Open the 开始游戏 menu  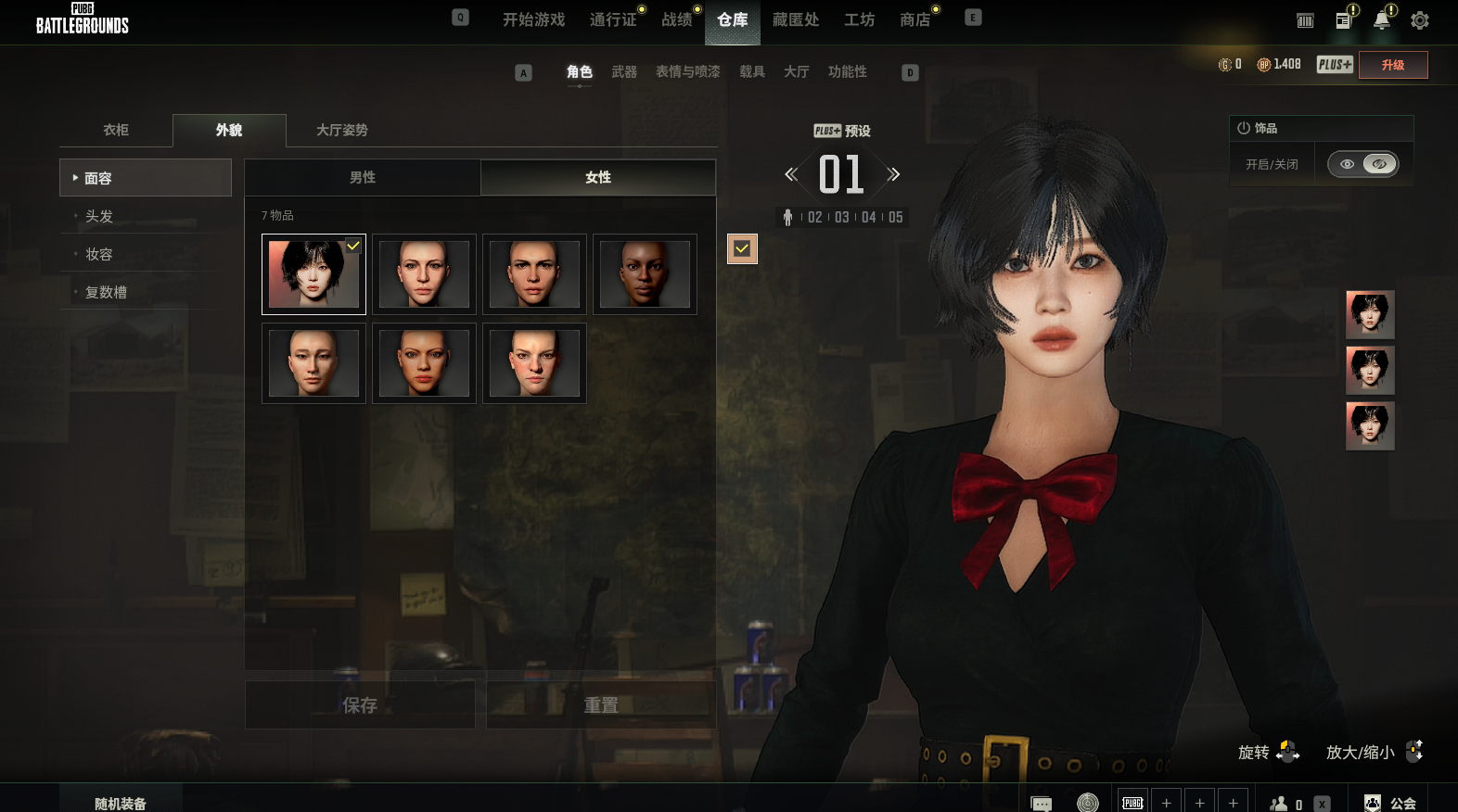tap(533, 19)
